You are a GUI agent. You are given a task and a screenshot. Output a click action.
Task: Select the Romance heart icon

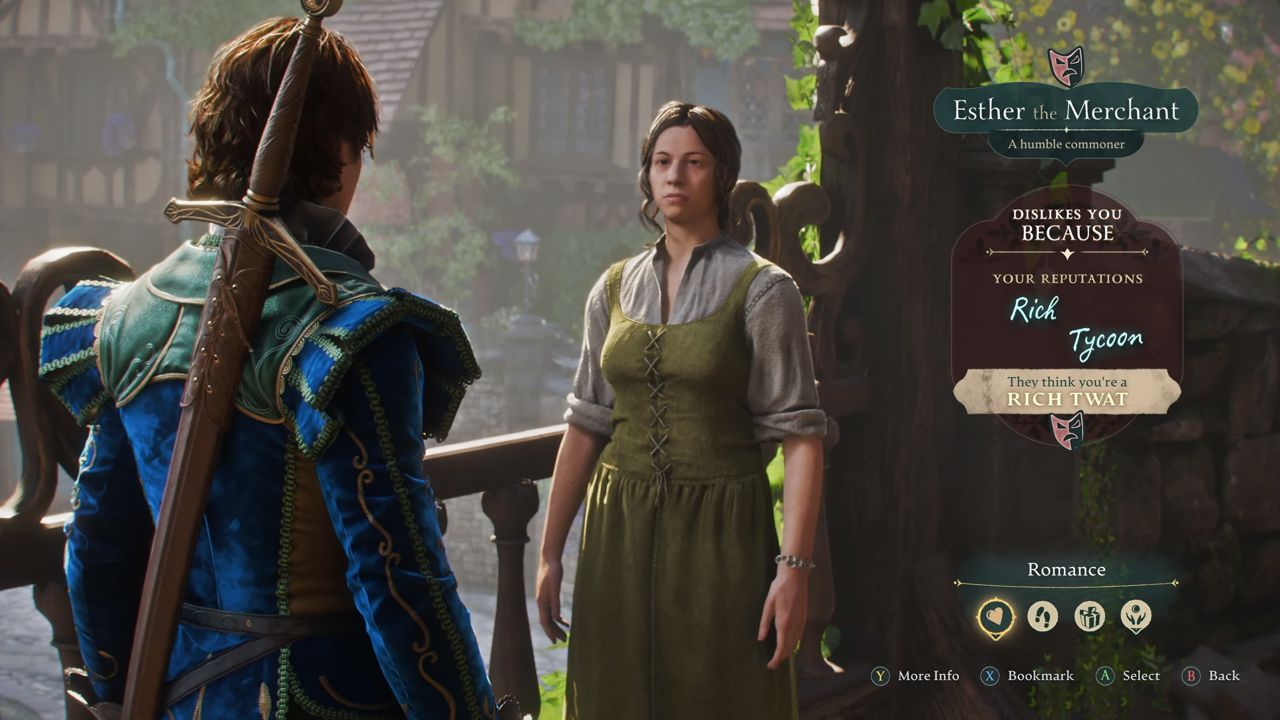[996, 616]
